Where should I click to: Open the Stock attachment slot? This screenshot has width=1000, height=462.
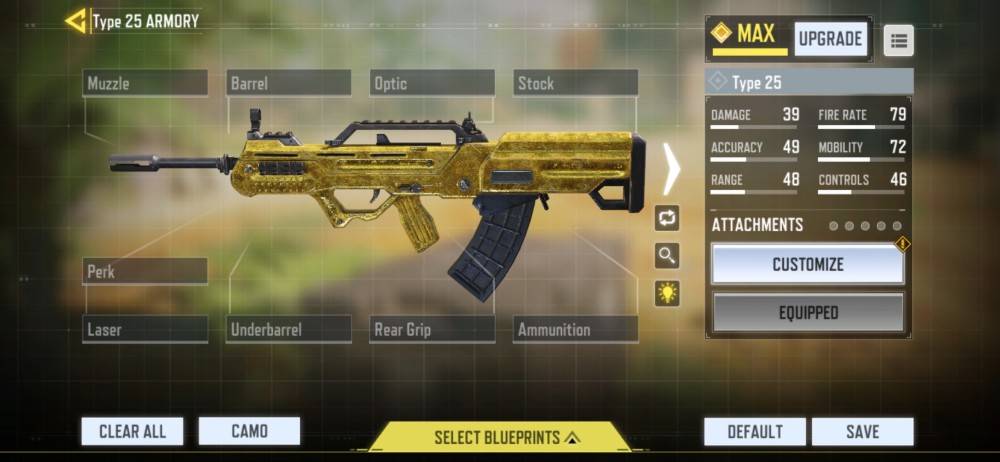coord(576,83)
